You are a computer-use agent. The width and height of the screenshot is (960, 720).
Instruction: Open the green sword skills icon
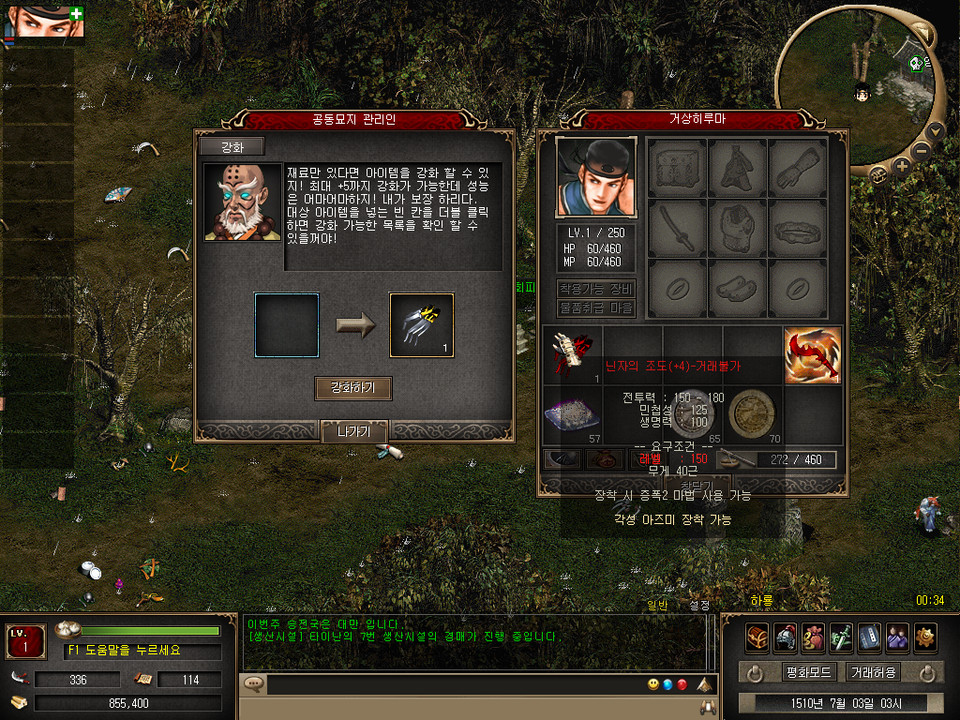(x=841, y=636)
